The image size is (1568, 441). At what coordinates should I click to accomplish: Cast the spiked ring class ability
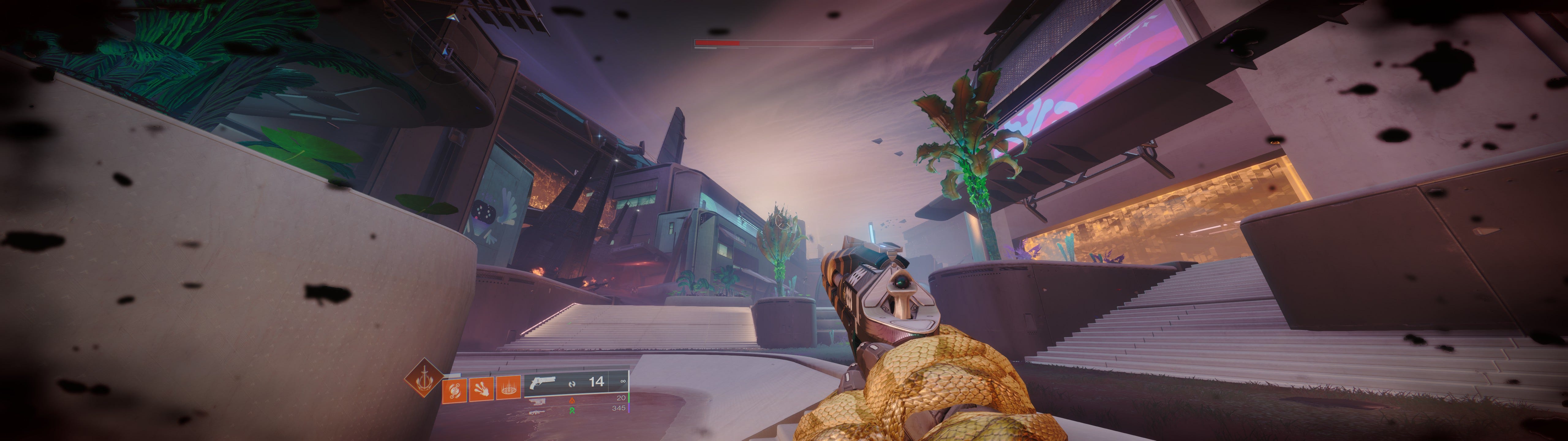tap(508, 387)
